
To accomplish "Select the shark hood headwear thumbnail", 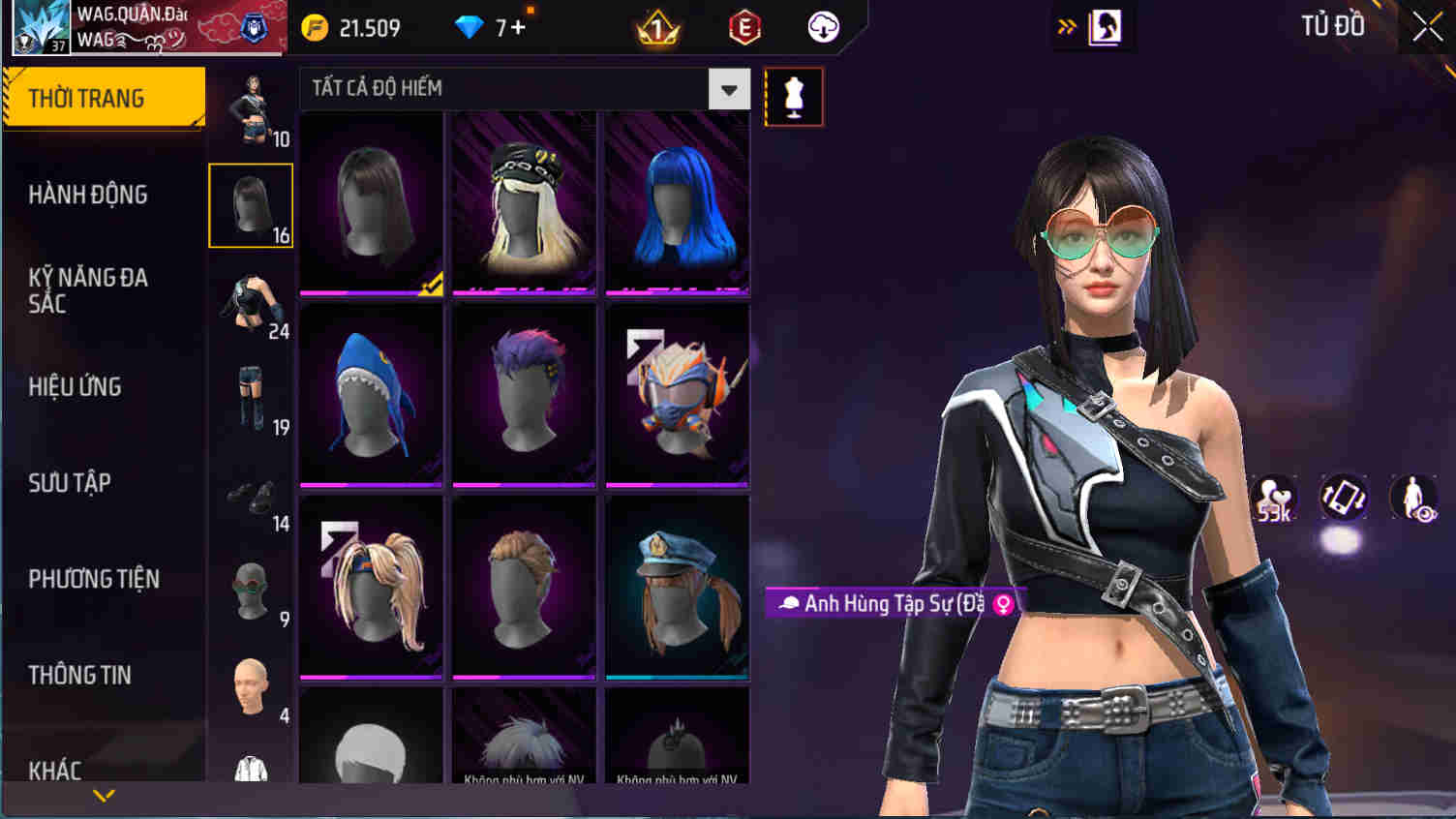I will 371,393.
